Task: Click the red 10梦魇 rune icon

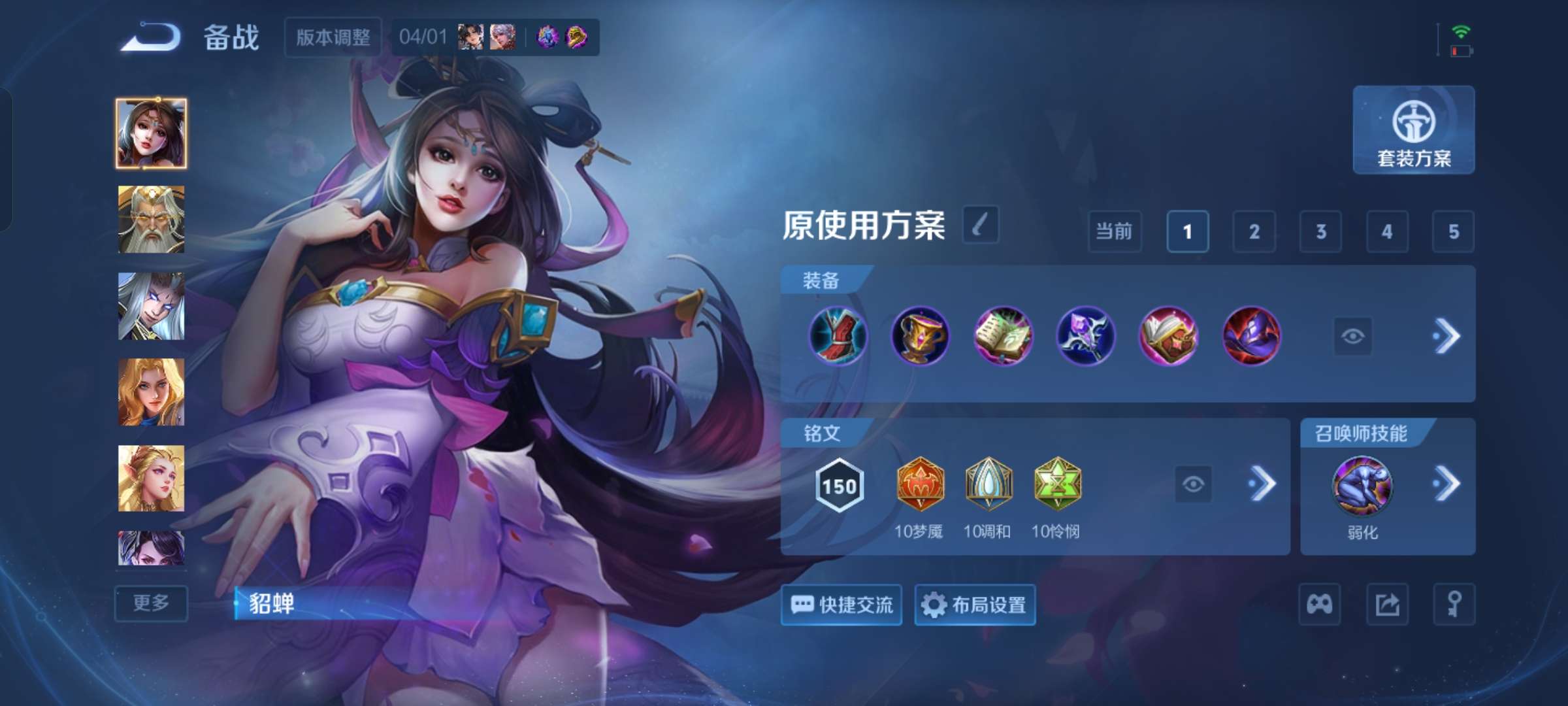Action: coord(921,484)
